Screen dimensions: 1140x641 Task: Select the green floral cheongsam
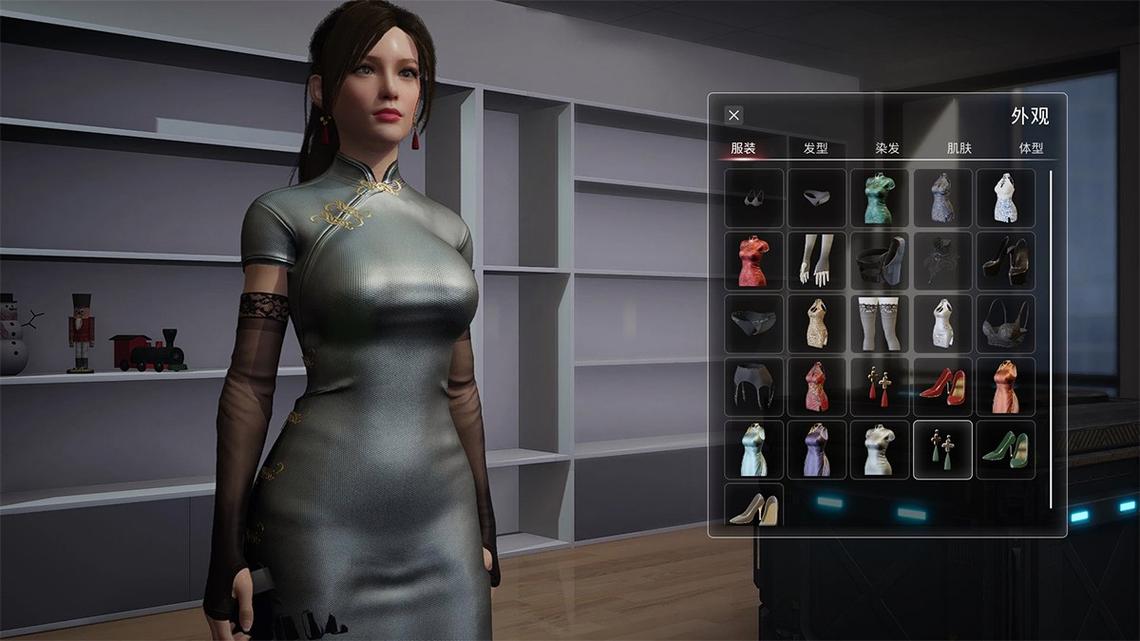click(880, 198)
